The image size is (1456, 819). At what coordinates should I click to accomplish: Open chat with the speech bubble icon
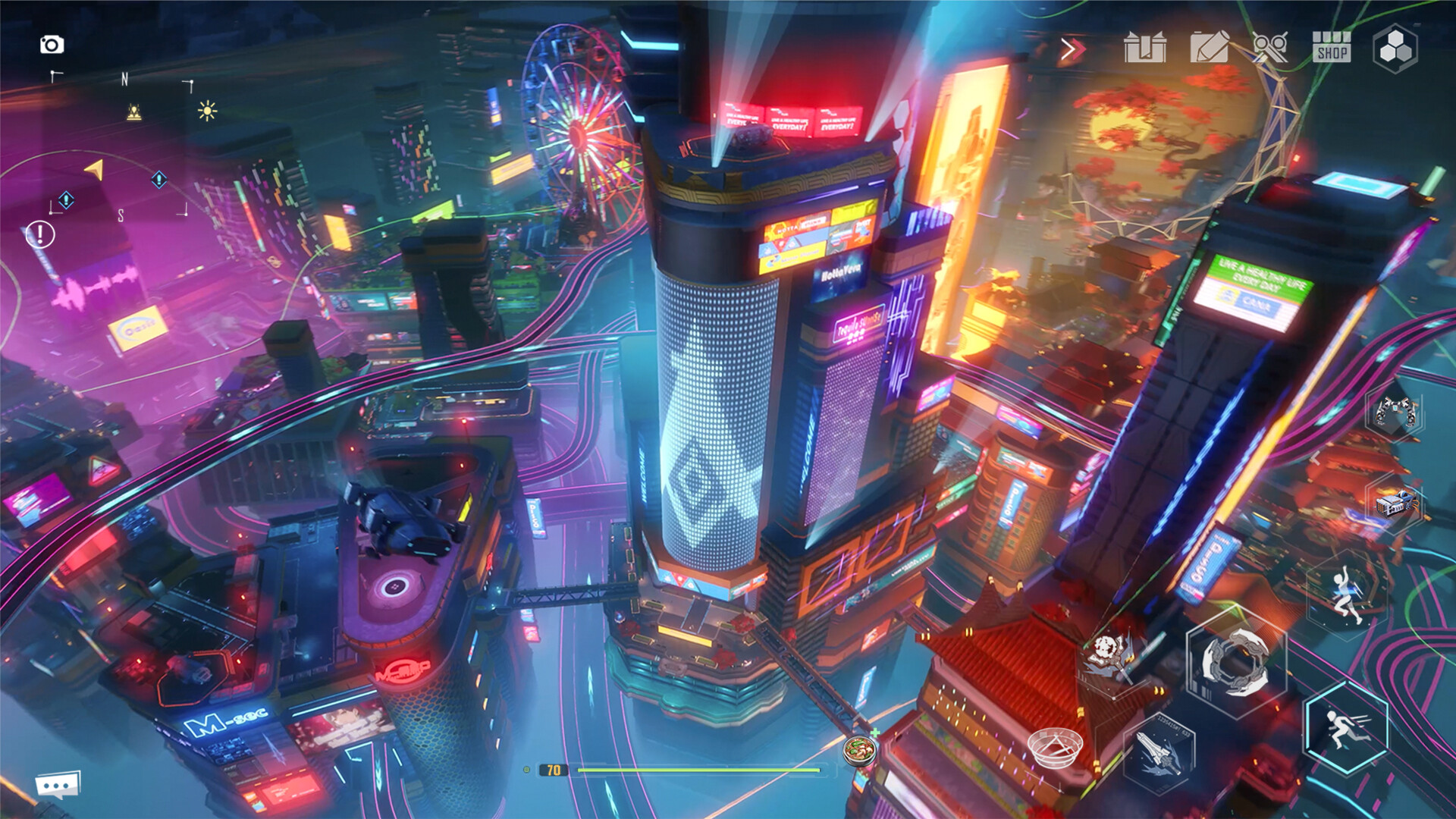(x=59, y=786)
